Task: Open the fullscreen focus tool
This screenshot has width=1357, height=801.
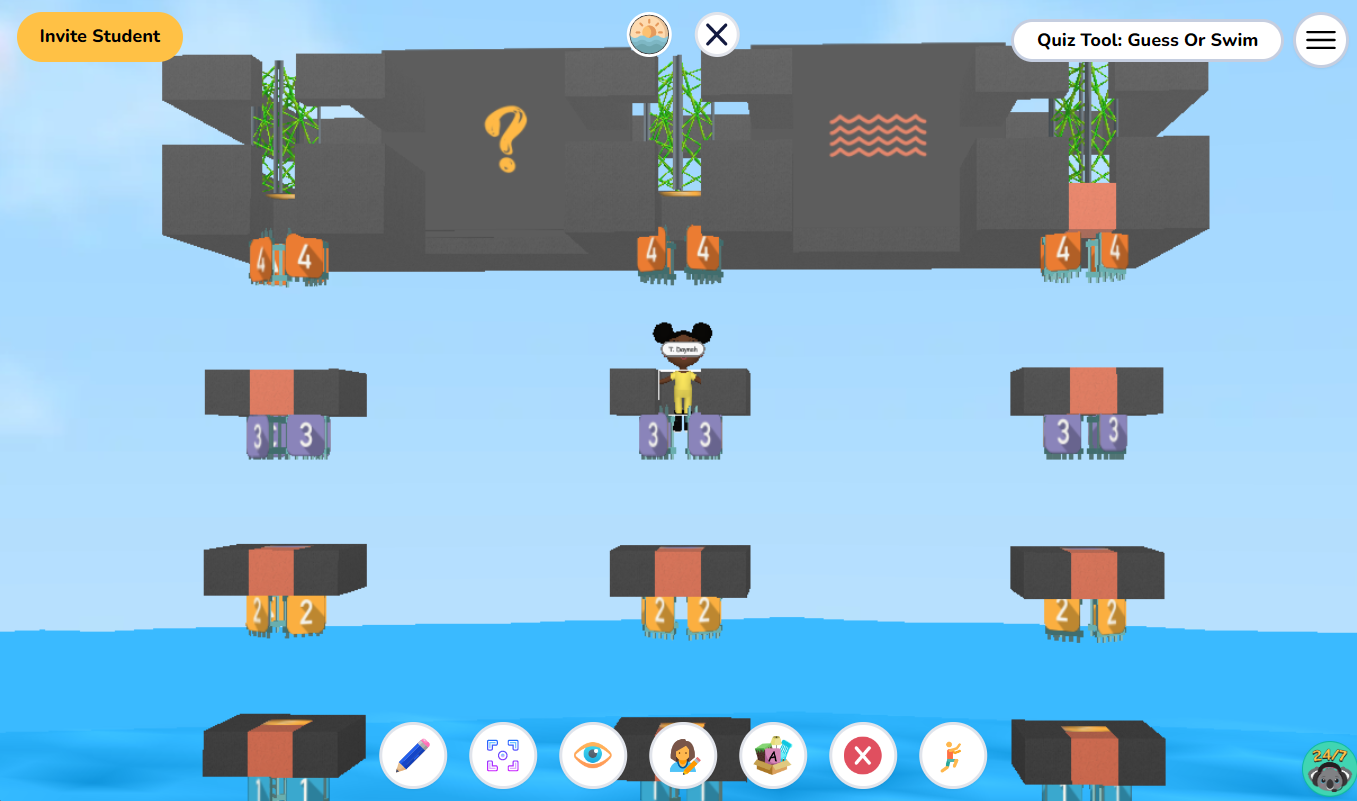Action: coord(503,755)
